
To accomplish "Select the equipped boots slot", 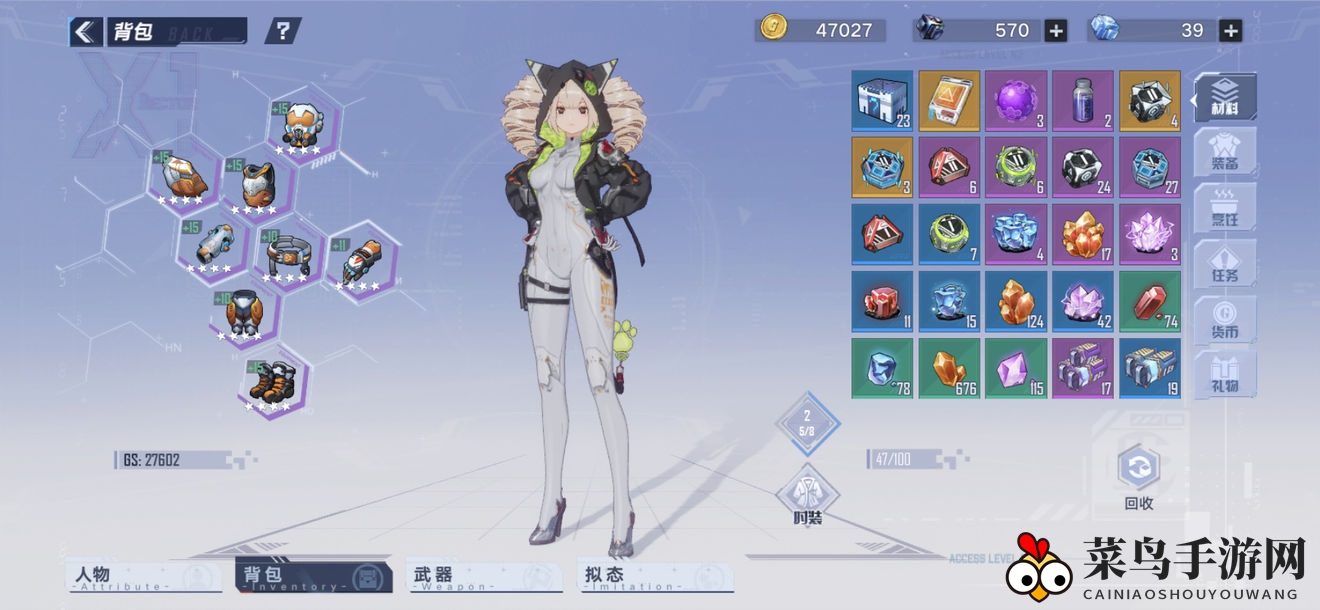I will tap(273, 383).
